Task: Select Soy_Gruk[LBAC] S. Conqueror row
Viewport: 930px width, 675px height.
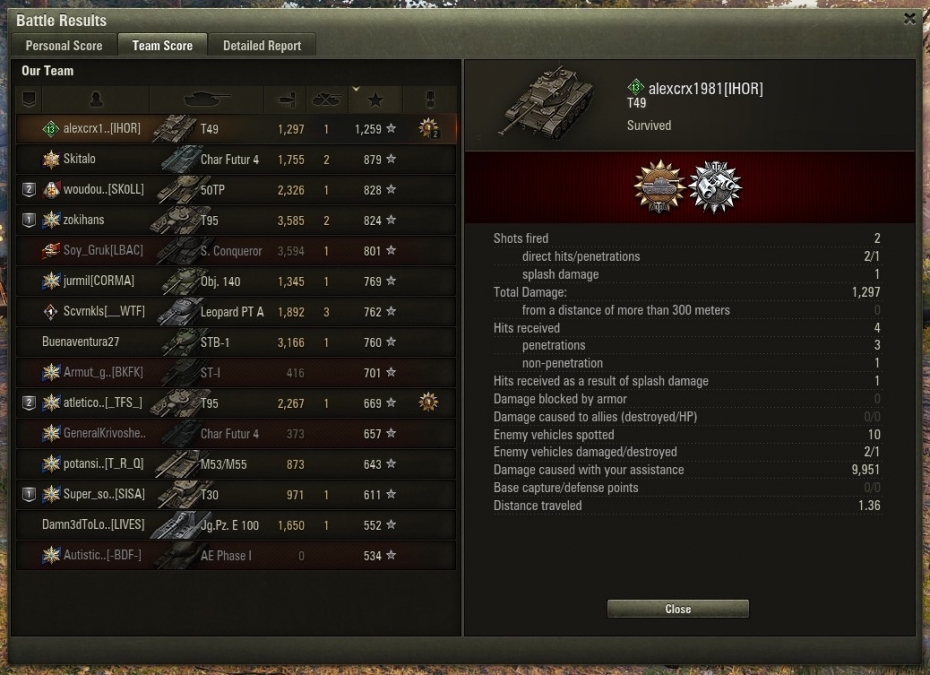Action: point(236,251)
